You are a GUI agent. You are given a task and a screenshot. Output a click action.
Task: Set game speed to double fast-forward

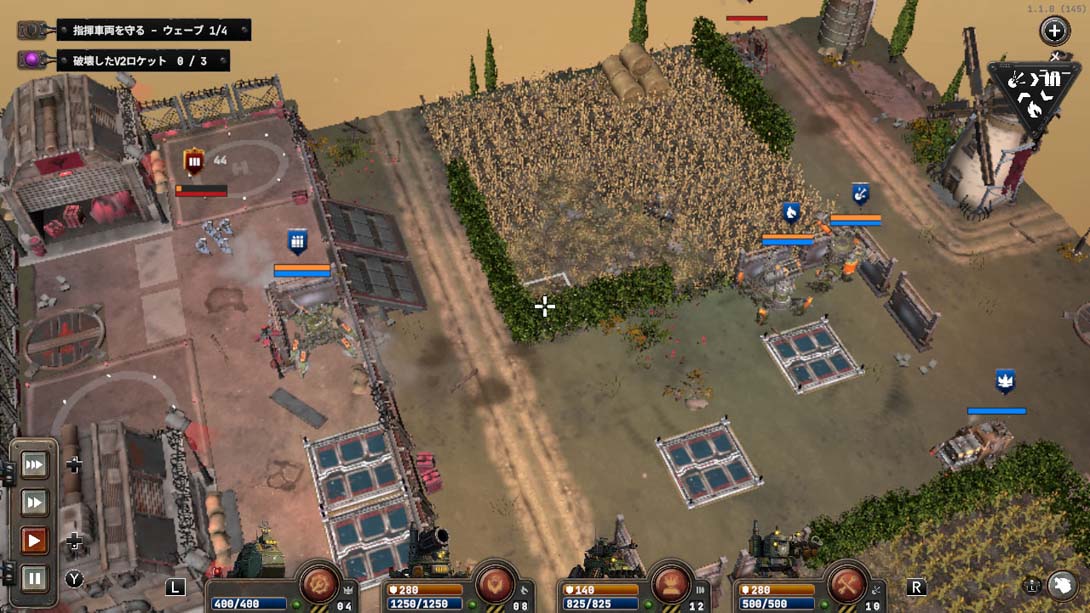click(x=35, y=502)
